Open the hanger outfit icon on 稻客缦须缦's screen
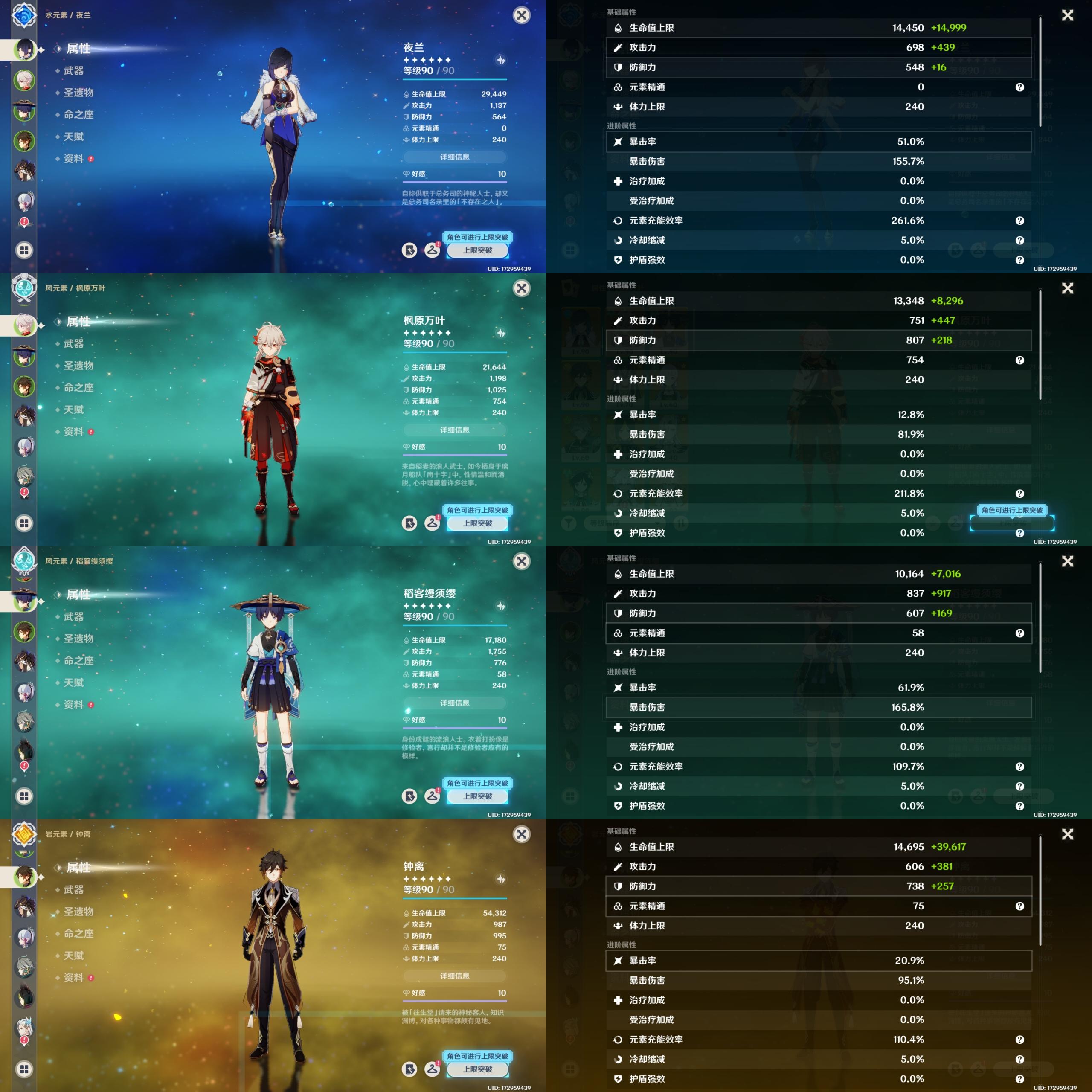1092x1092 pixels. pyautogui.click(x=433, y=796)
